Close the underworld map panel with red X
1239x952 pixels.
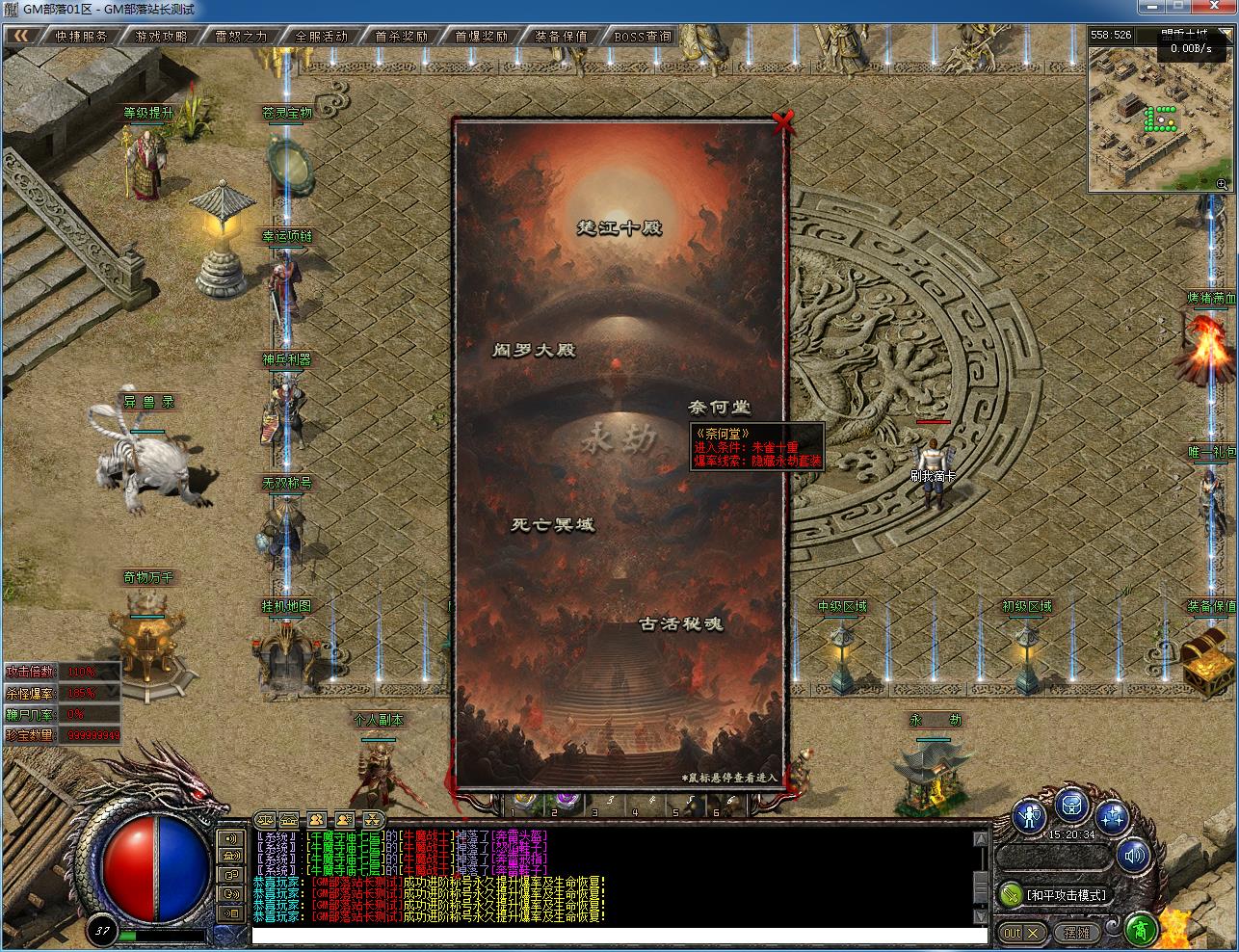[783, 122]
